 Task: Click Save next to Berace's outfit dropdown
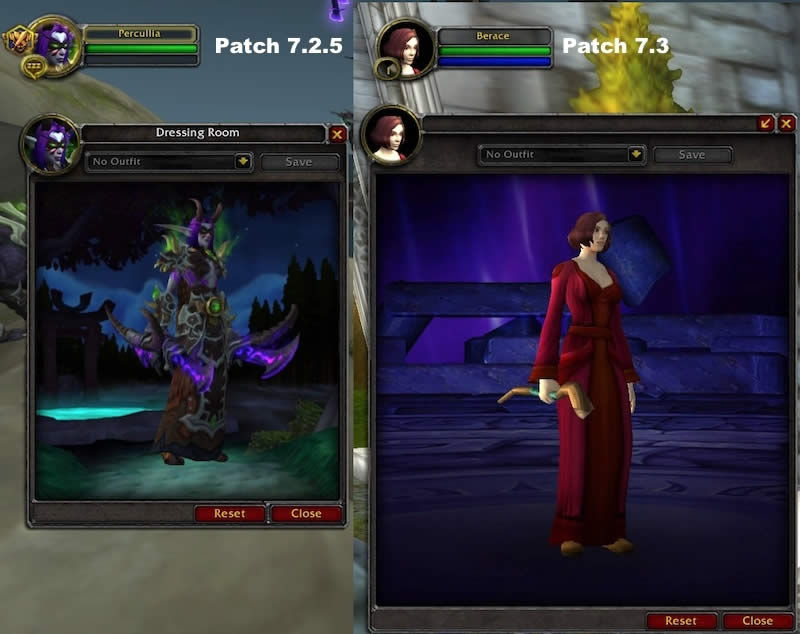click(x=692, y=155)
